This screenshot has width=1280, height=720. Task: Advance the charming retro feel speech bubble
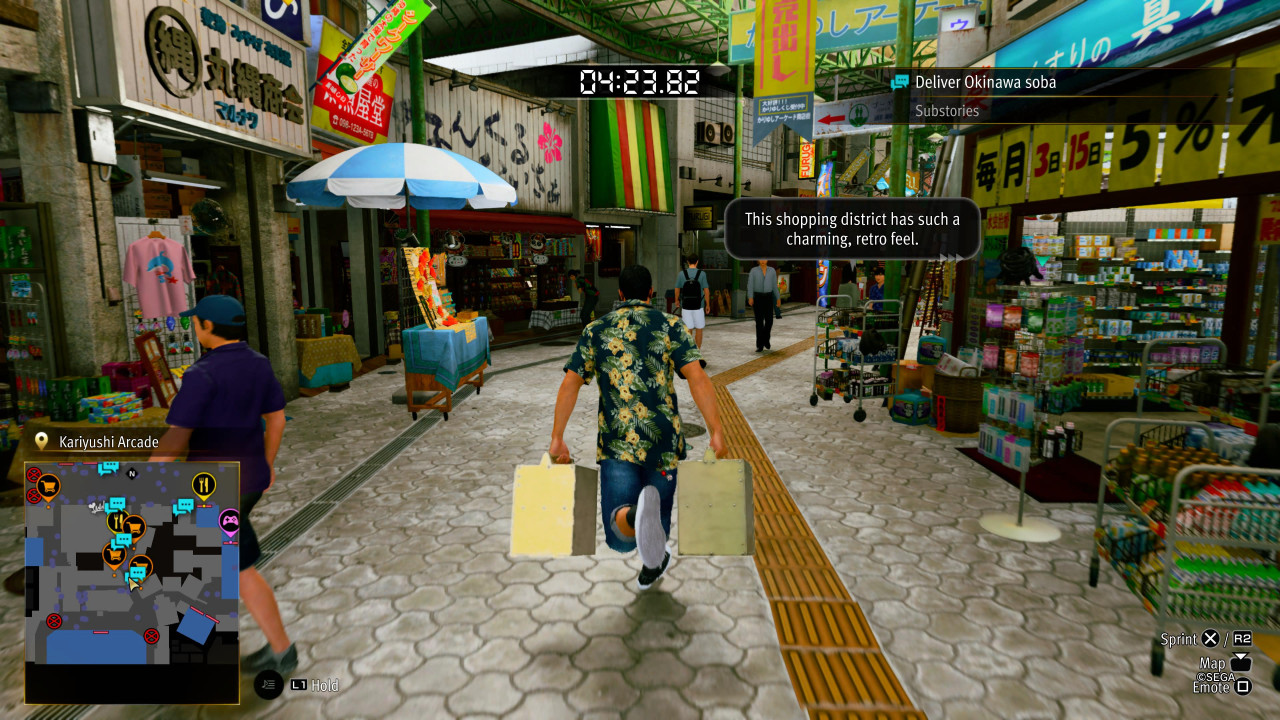(x=851, y=229)
